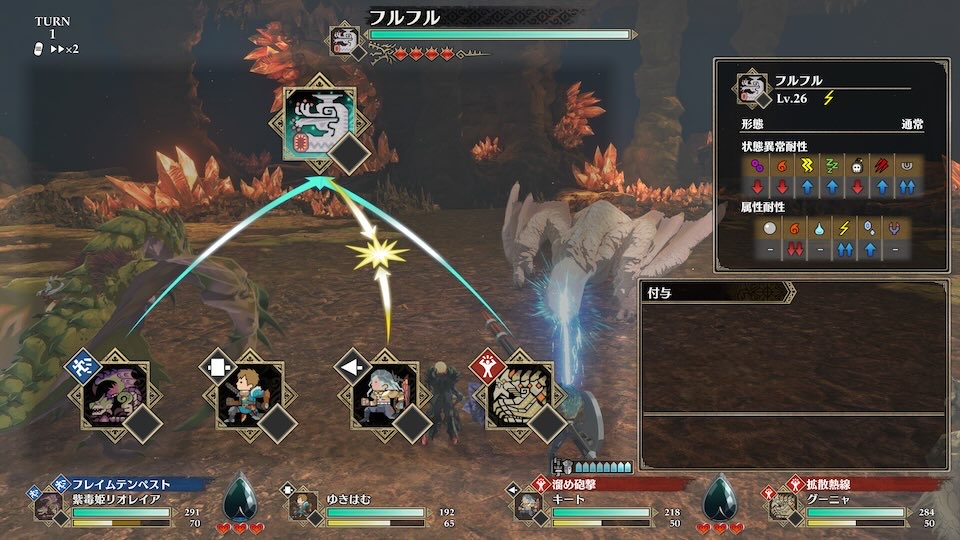Viewport: 960px width, 540px height.
Task: Show ゆきはむ's party status entry
Action: 360,507
